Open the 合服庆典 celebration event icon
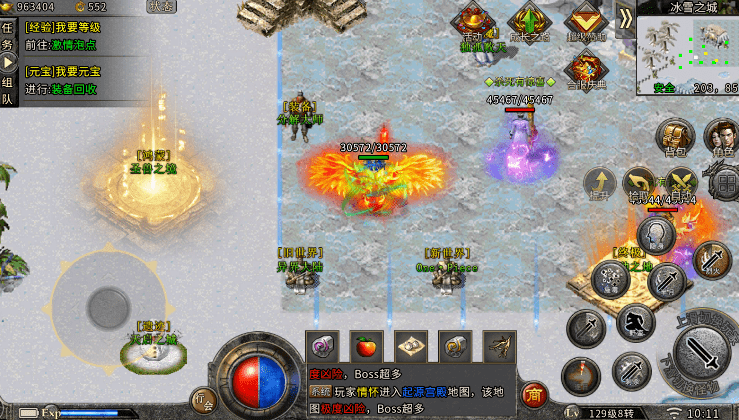739x420 pixels. click(x=584, y=69)
